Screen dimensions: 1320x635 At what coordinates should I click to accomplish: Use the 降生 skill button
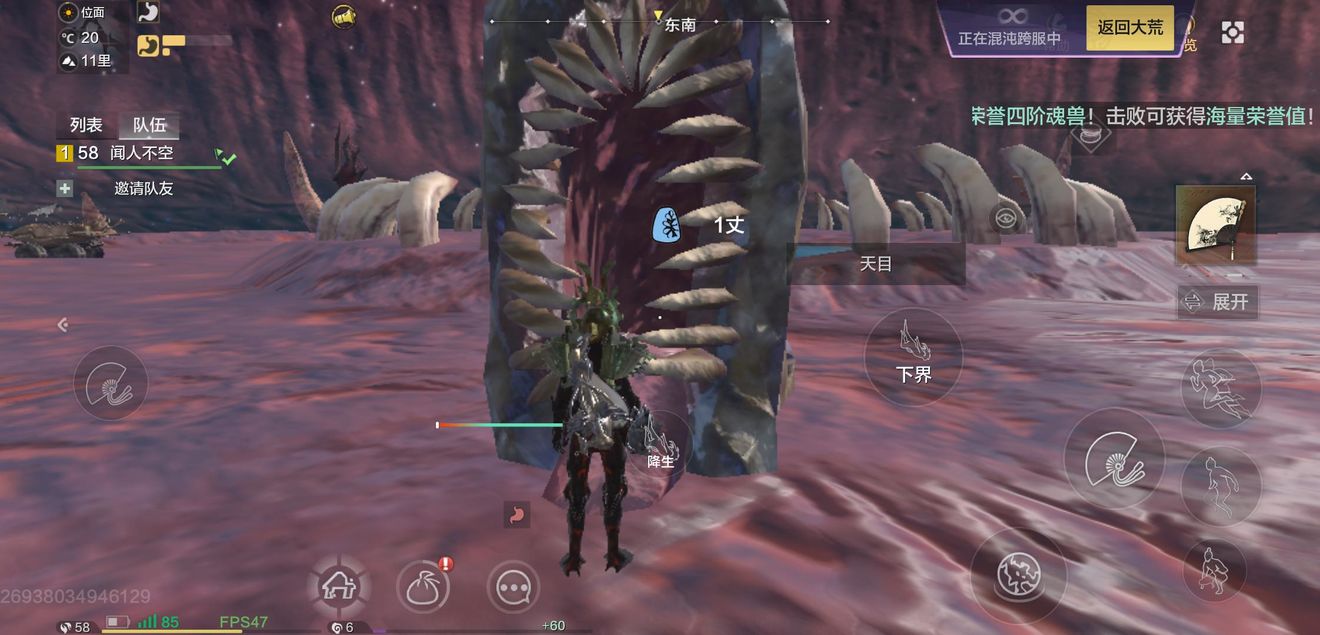pyautogui.click(x=660, y=443)
